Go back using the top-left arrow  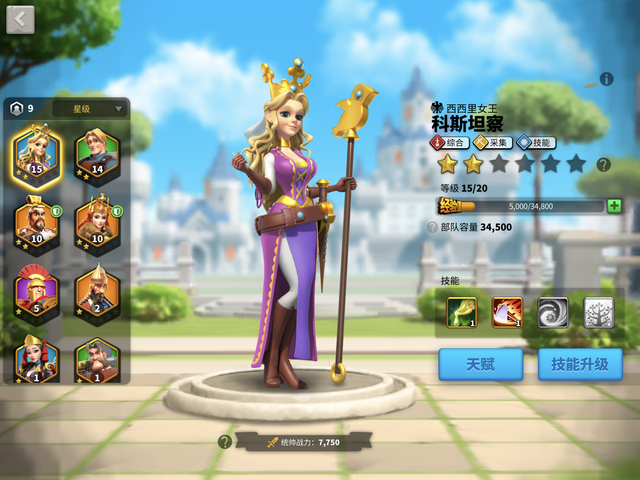(x=20, y=19)
